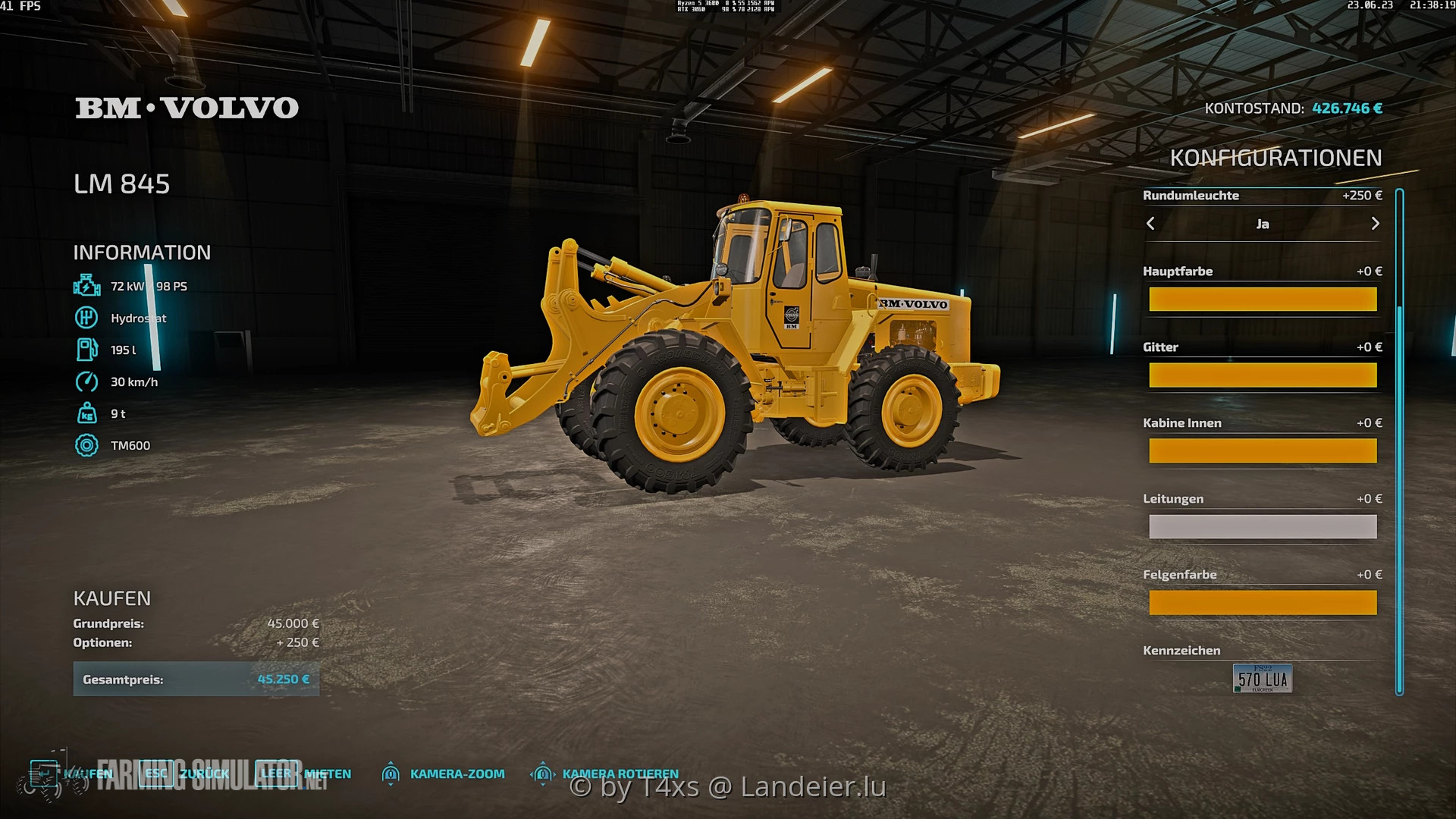The width and height of the screenshot is (1456, 819).
Task: Click the tire icon next to TM600
Action: 86,445
